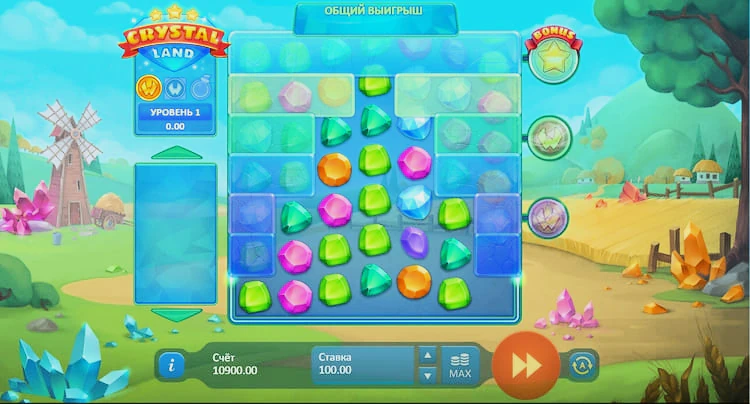Increase the bet with the up arrow
The image size is (750, 404).
(427, 355)
